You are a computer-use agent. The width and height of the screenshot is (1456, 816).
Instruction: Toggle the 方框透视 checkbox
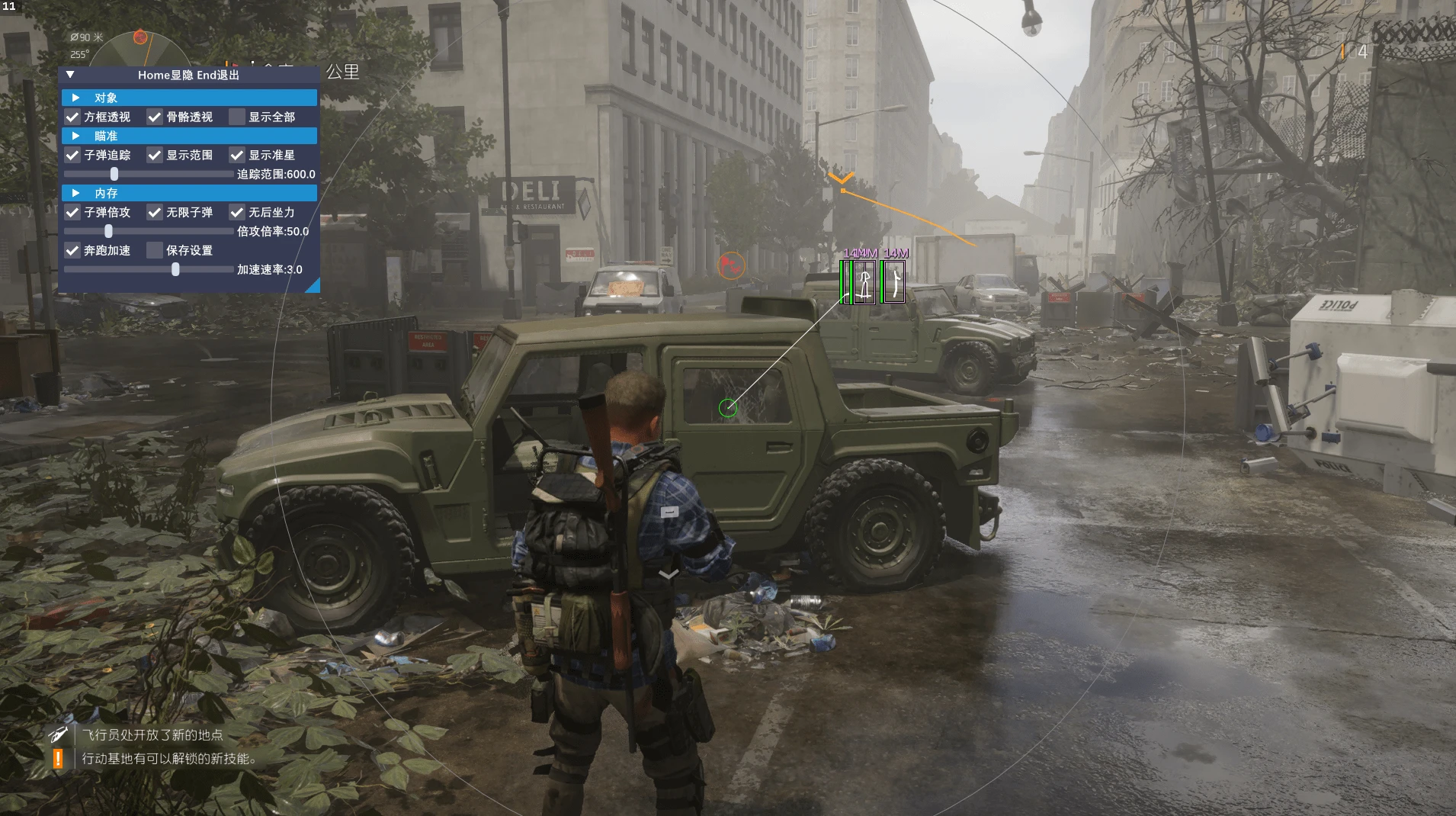(72, 117)
